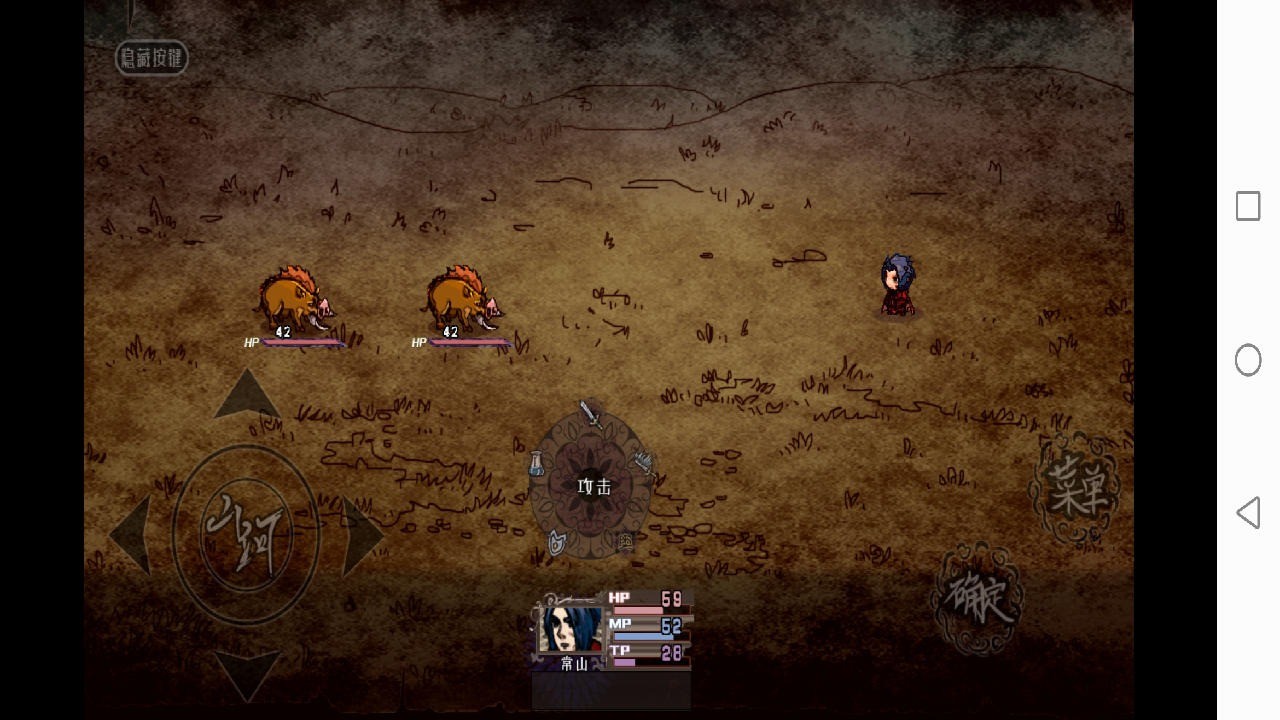
Task: Click the 攻击 label at wheel center
Action: (594, 487)
